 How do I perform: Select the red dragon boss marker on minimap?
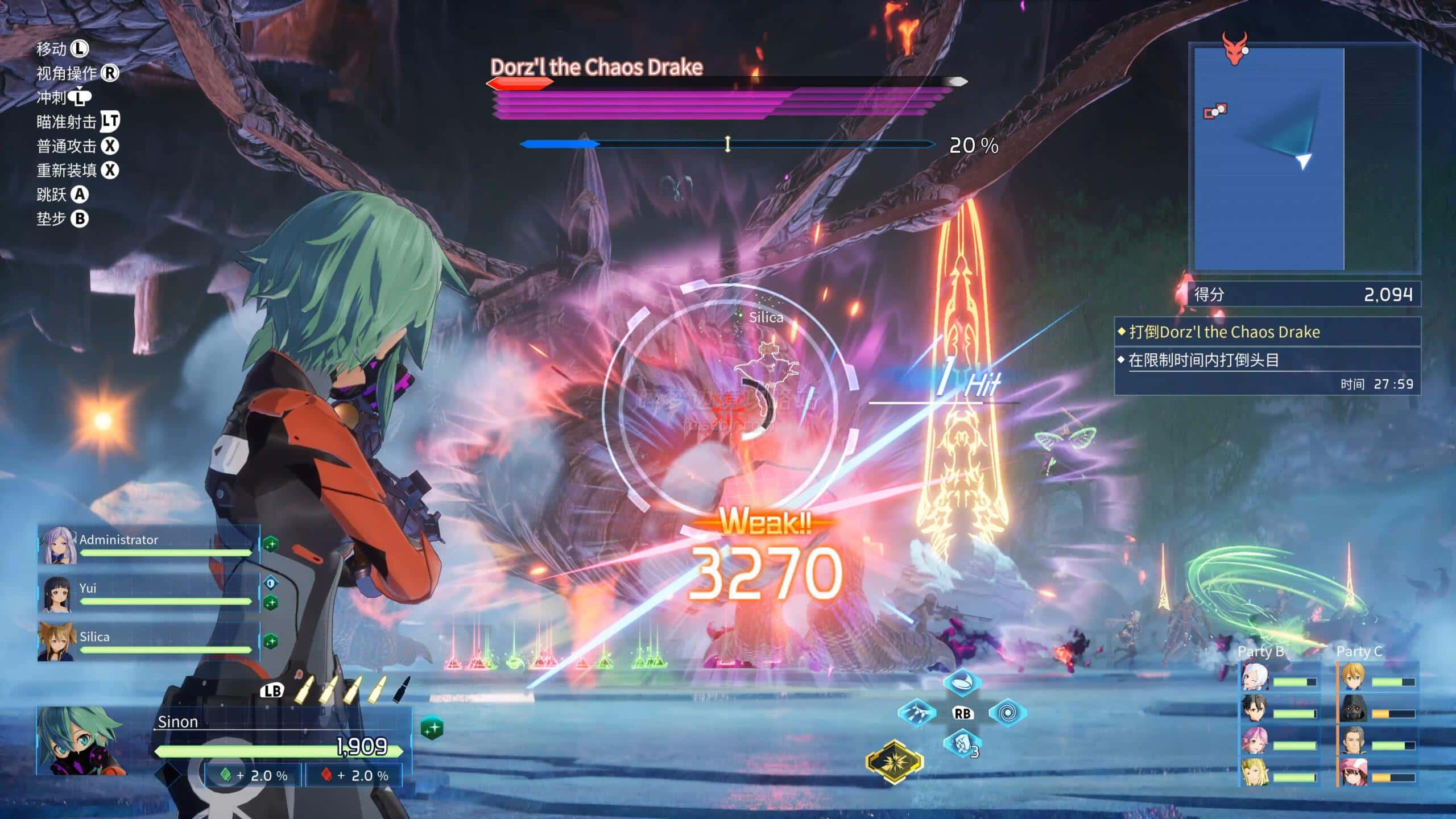click(x=1234, y=48)
